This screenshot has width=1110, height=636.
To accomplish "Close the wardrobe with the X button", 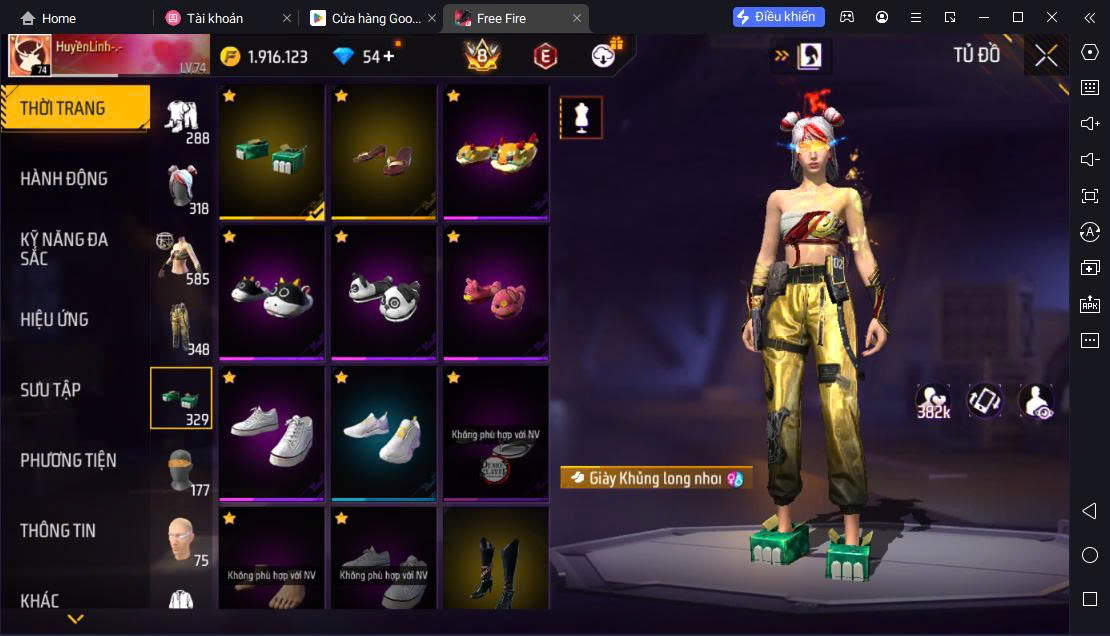I will 1046,56.
